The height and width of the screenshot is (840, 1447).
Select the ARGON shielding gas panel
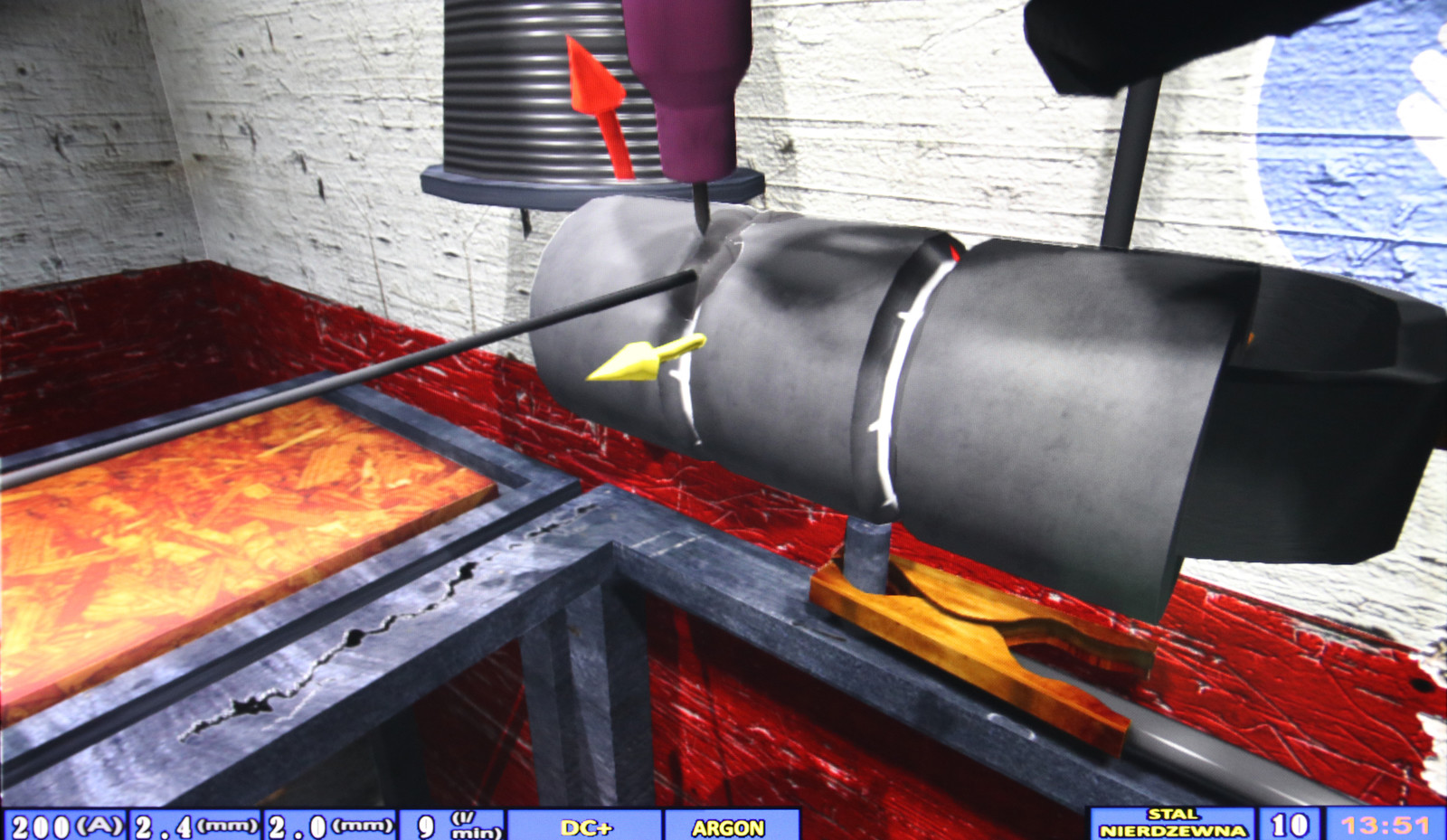[729, 826]
